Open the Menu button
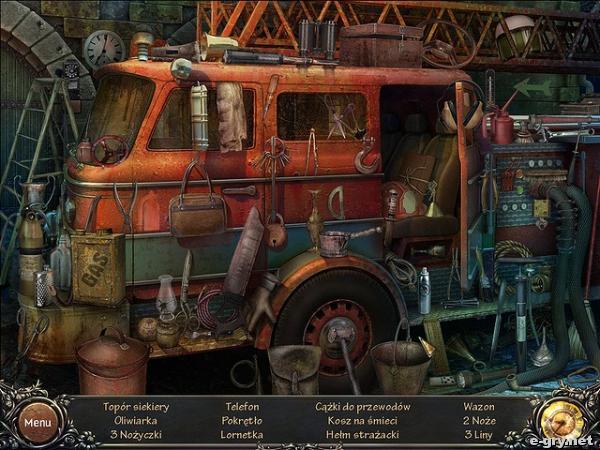 (38, 421)
